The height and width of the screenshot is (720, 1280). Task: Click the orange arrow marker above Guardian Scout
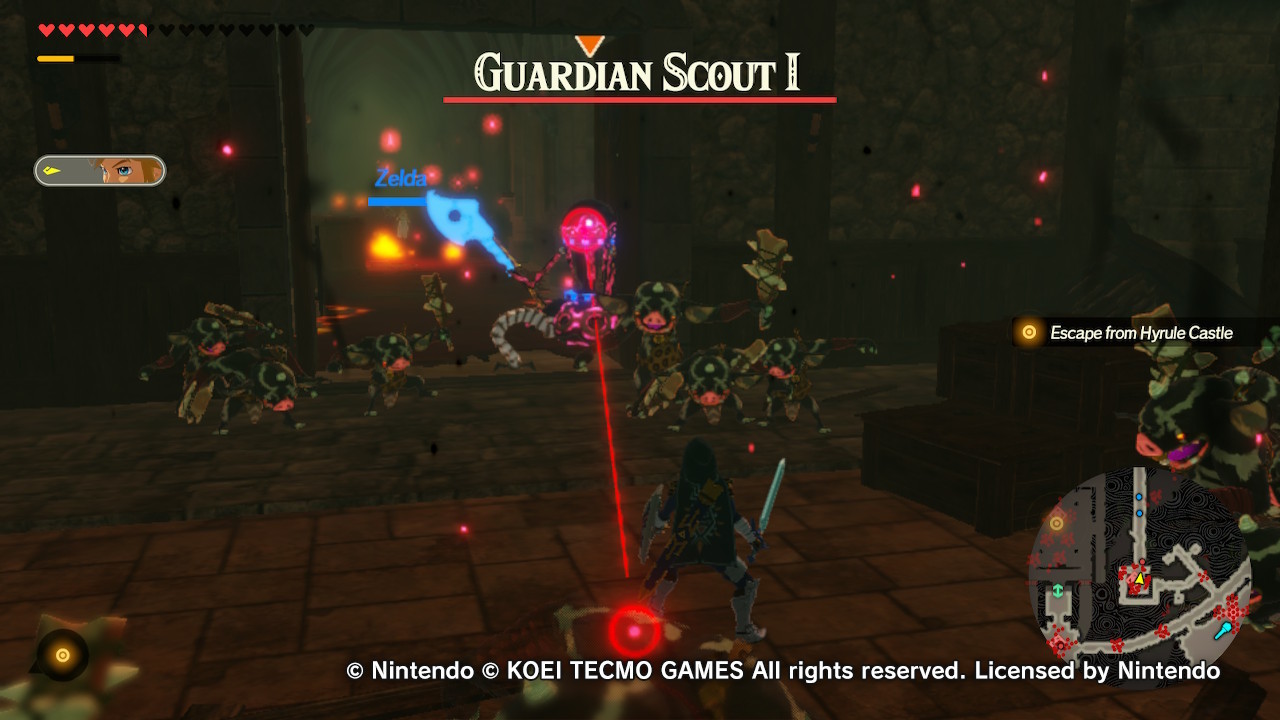pyautogui.click(x=589, y=42)
